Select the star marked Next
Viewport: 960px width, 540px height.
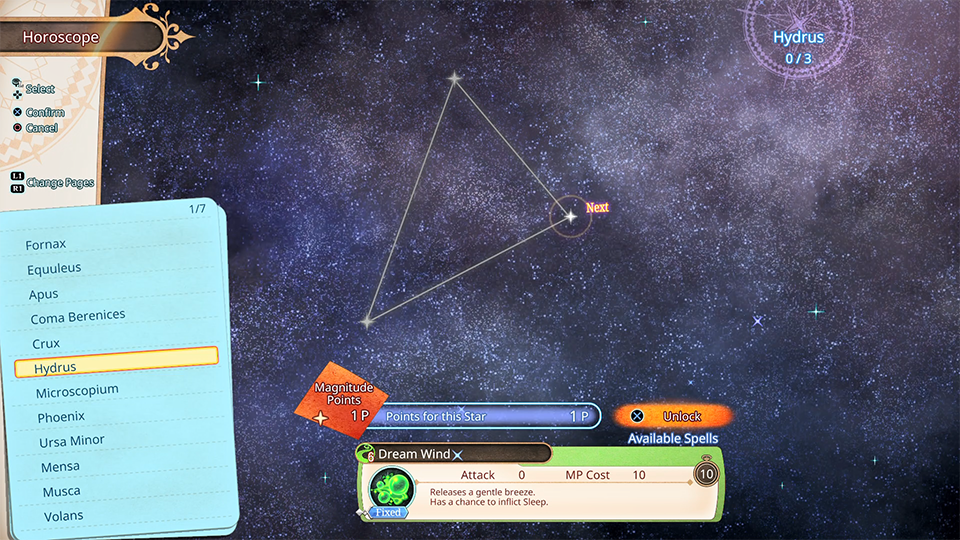tap(570, 215)
